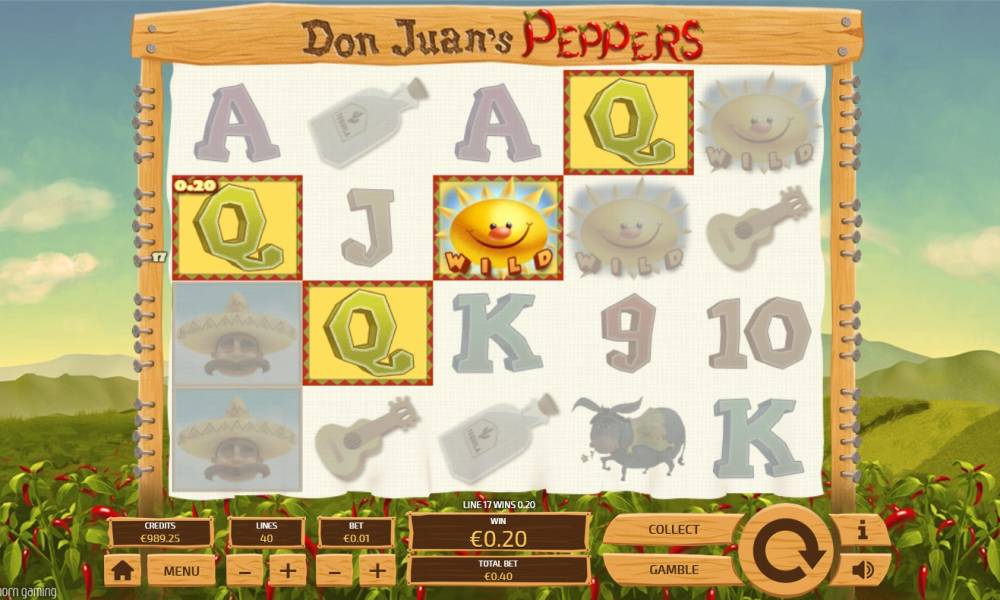Lower the bet amount
Viewport: 1000px width, 600px height.
[x=334, y=571]
